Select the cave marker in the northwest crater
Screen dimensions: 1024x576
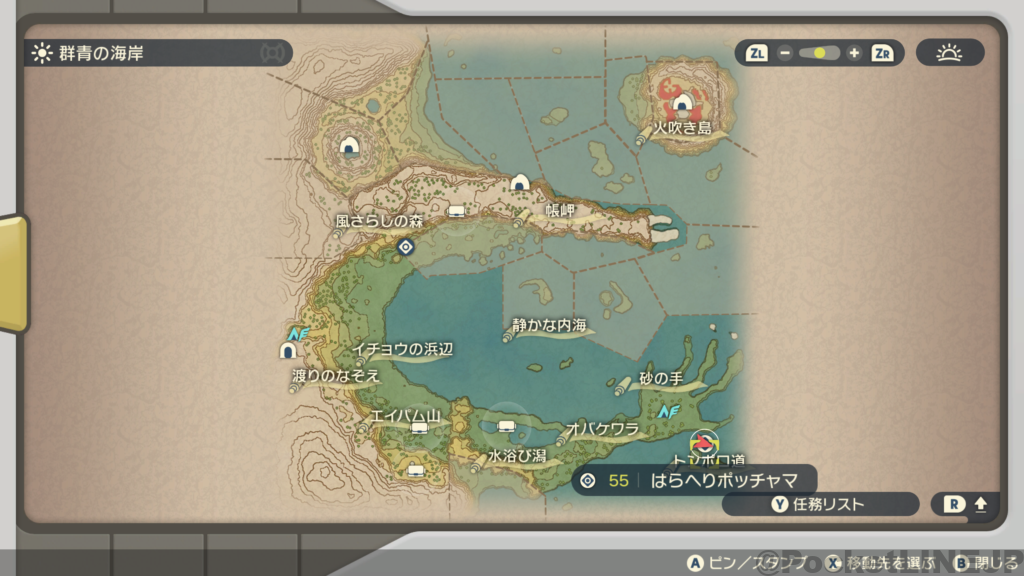(349, 146)
